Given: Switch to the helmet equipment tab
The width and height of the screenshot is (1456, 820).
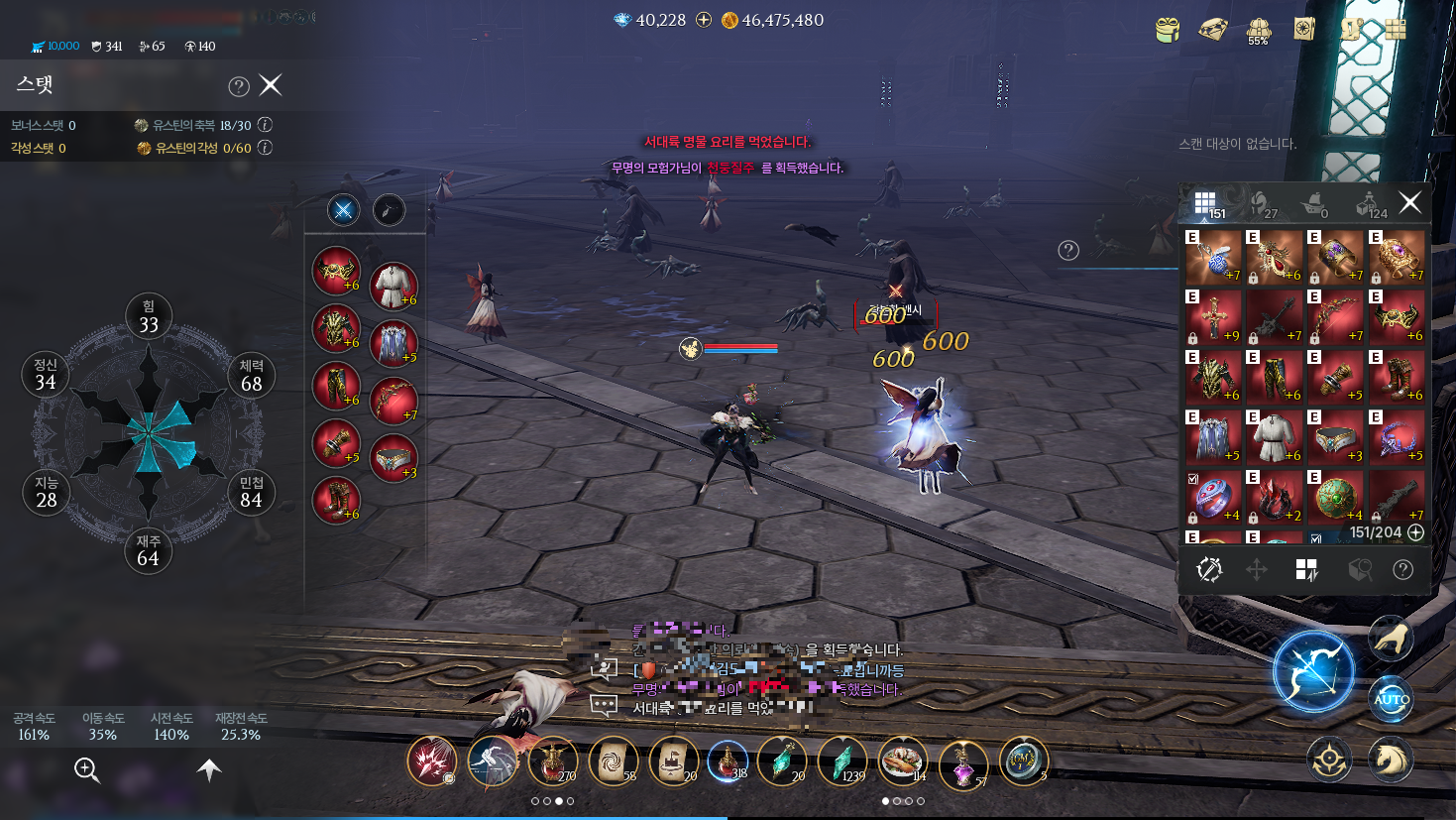Looking at the screenshot, I should (1261, 204).
